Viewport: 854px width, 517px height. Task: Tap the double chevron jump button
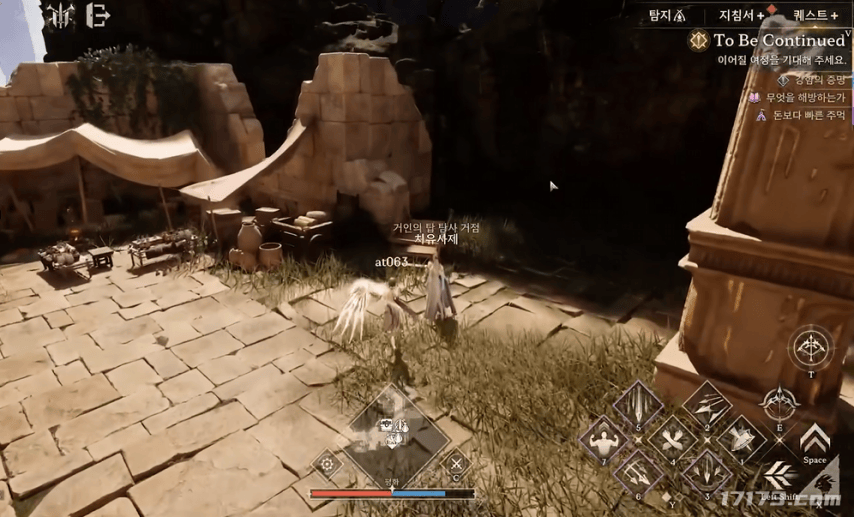pyautogui.click(x=815, y=439)
